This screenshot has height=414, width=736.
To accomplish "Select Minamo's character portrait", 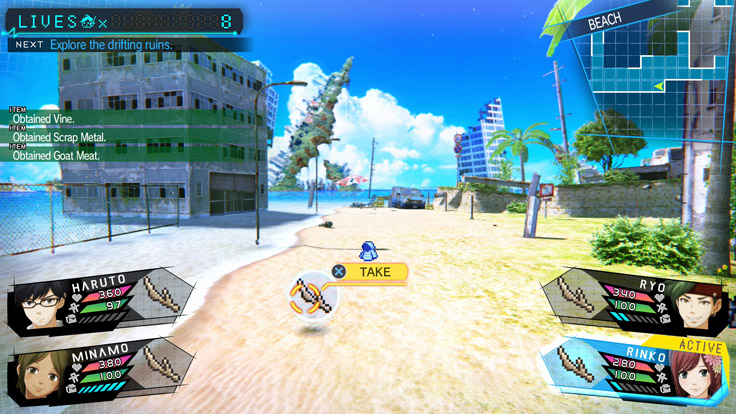I will point(36,377).
